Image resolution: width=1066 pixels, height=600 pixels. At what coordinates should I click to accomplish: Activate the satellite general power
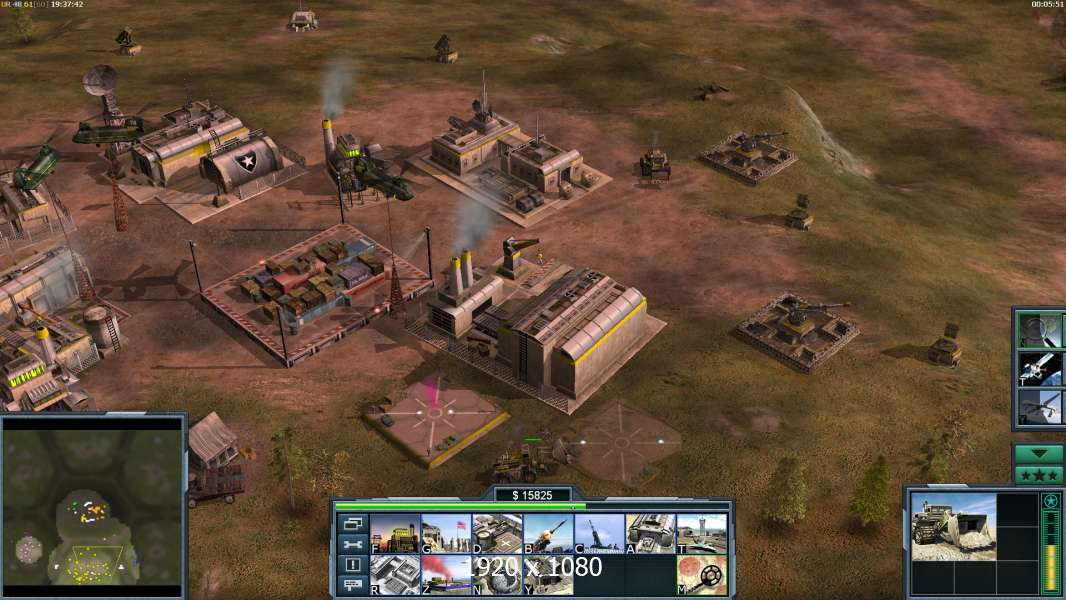coord(1040,368)
